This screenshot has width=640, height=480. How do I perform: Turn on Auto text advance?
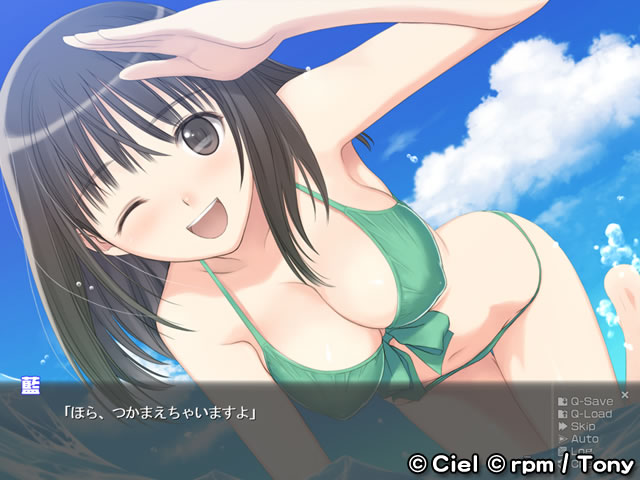pos(584,439)
